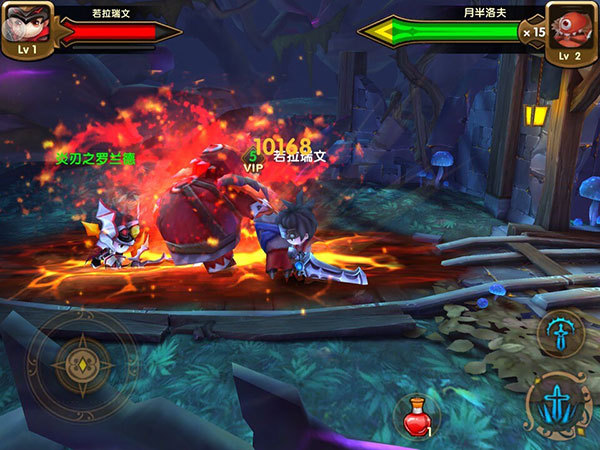This screenshot has height=450, width=600.
Task: Use the red health potion
Action: 417,415
